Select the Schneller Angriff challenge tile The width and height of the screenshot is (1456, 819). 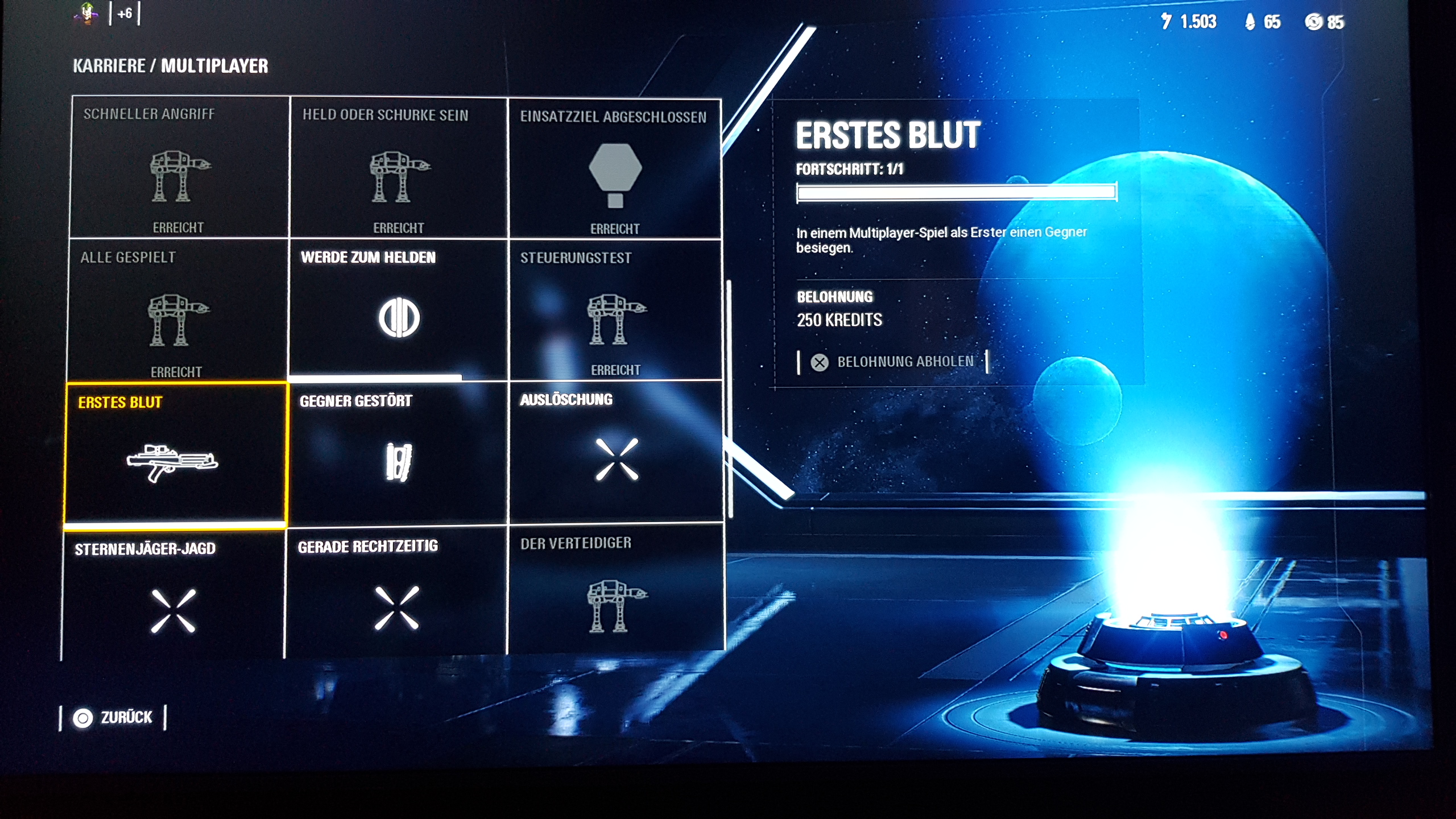pos(179,167)
